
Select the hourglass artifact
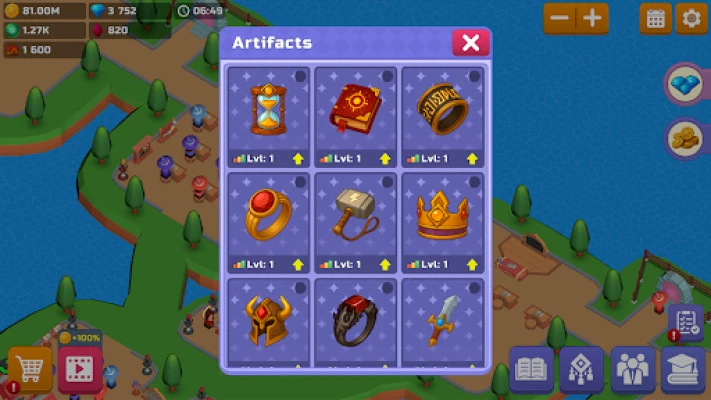coord(268,111)
